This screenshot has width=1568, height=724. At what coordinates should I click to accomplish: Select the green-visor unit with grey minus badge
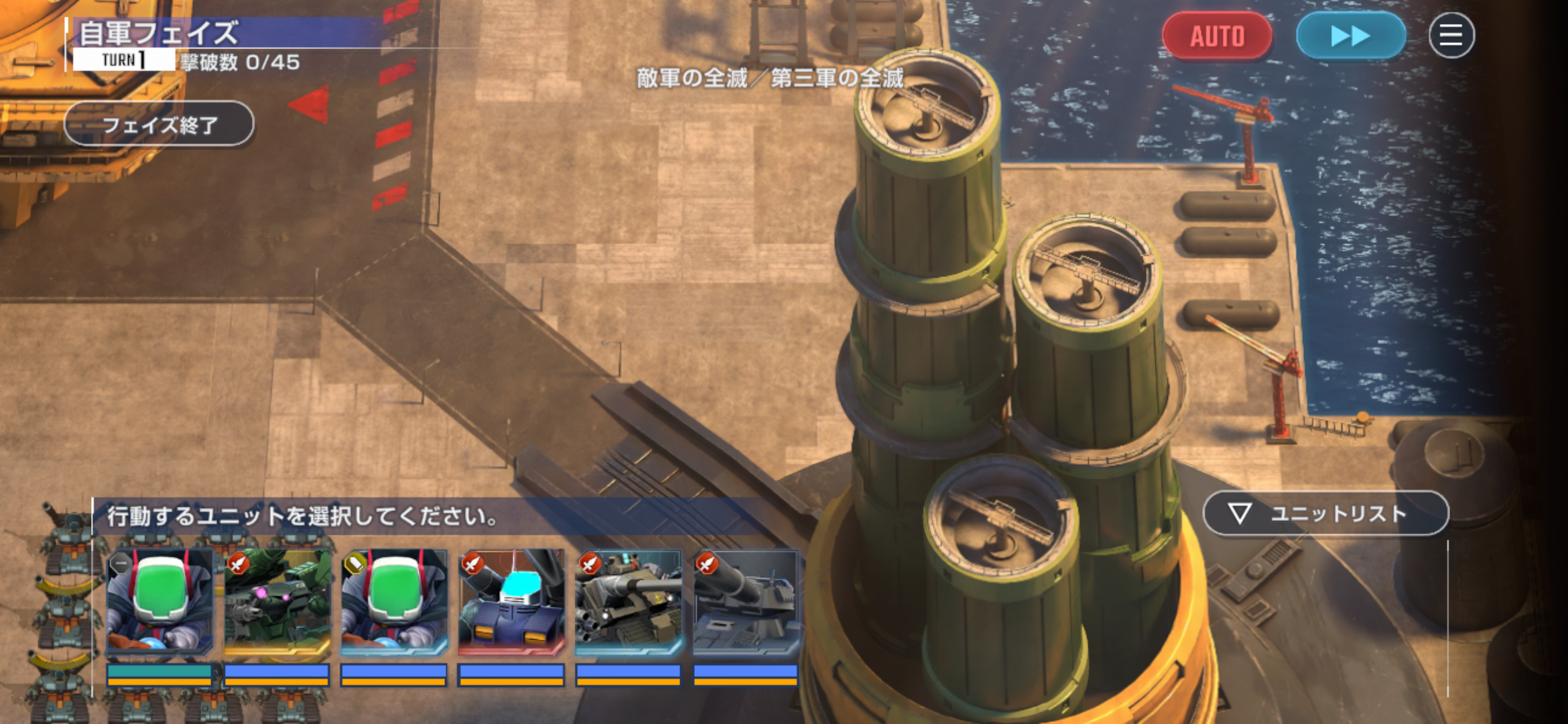point(159,601)
